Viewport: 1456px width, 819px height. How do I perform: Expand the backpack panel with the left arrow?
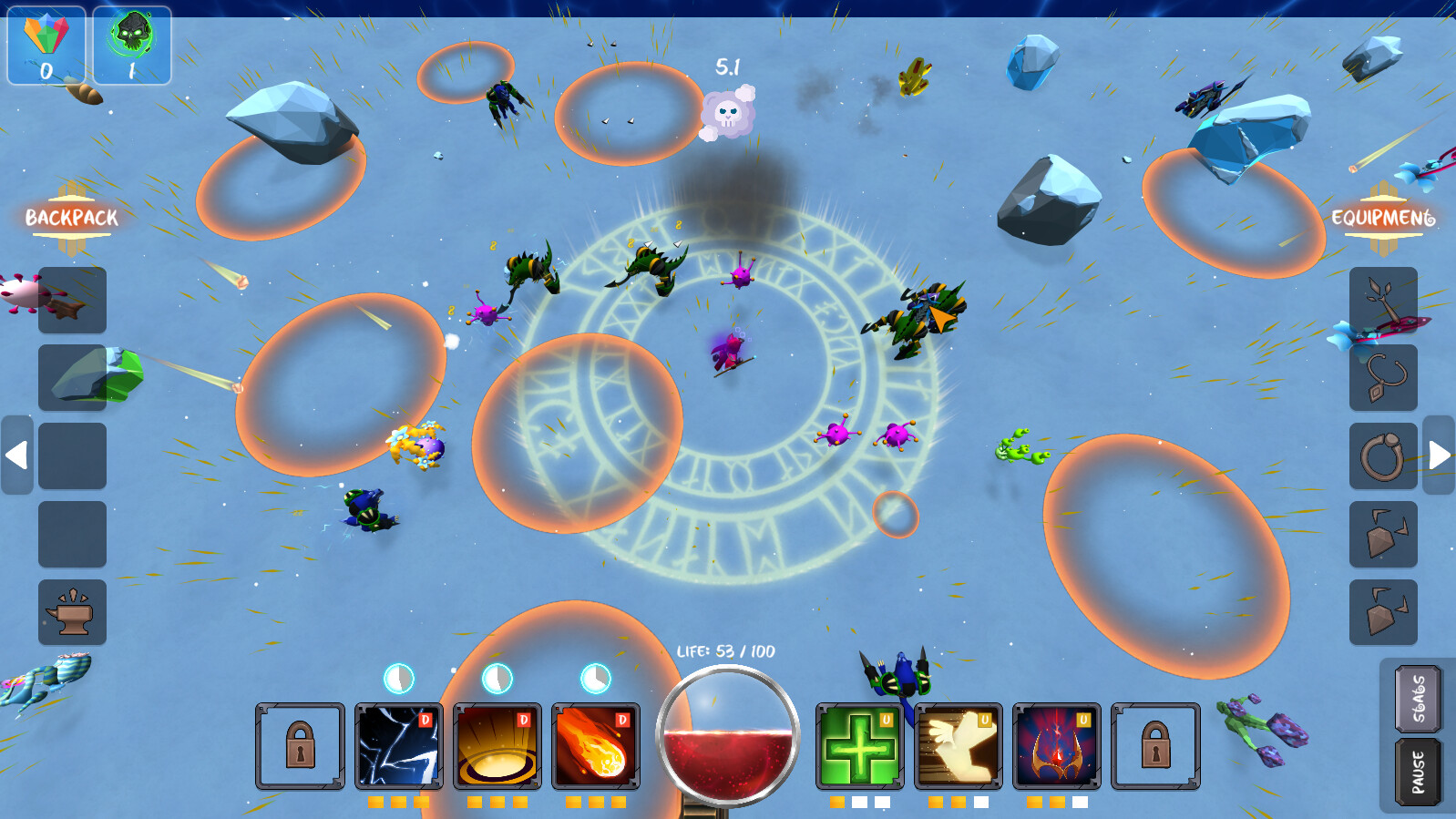pos(16,456)
